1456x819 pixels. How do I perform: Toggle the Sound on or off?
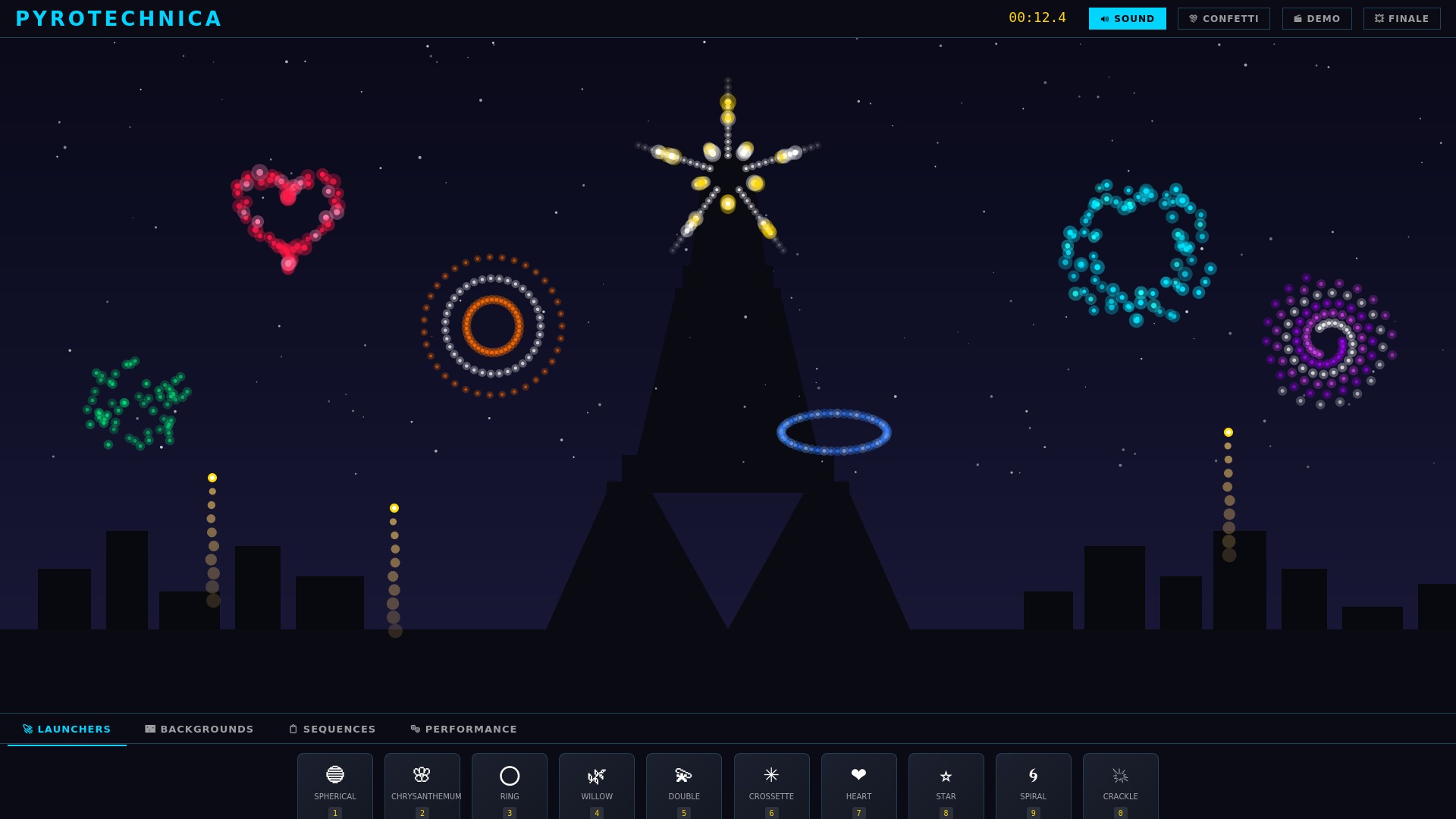click(x=1128, y=18)
